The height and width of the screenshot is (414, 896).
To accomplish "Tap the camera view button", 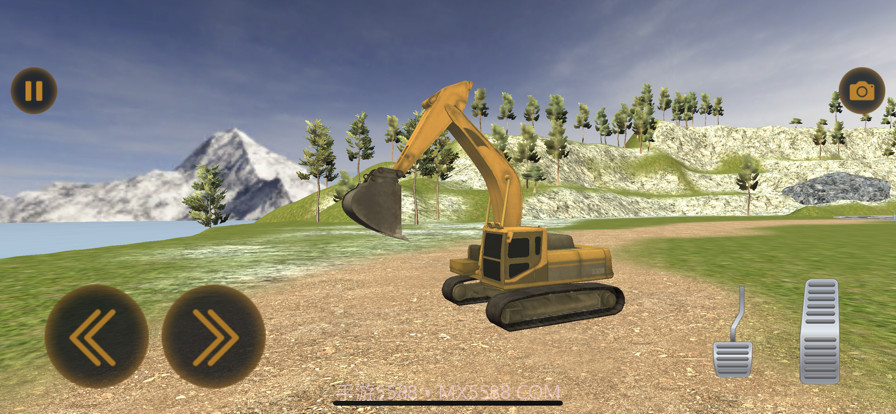I will [861, 91].
